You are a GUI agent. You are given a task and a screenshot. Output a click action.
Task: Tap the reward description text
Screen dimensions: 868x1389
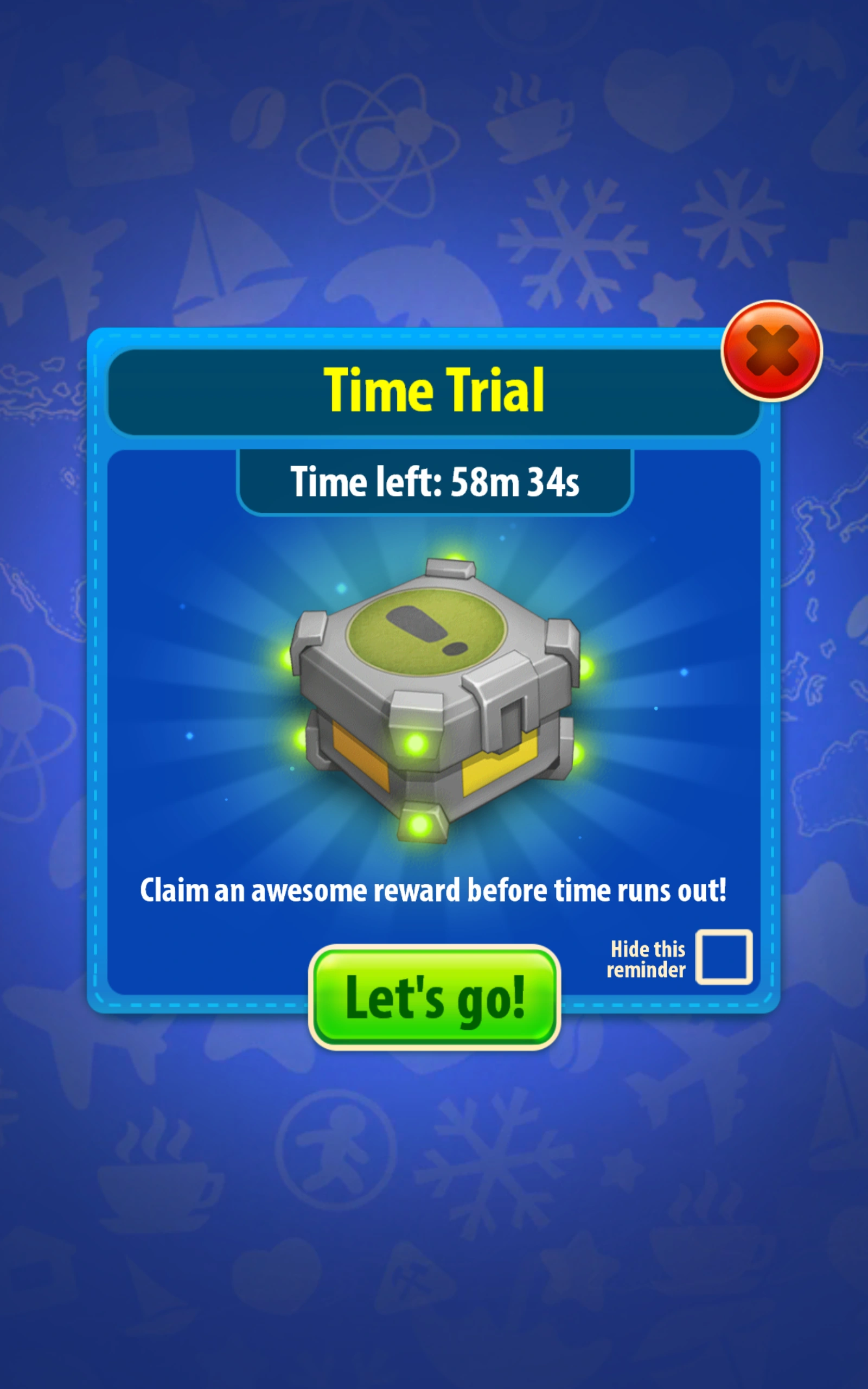pos(435,890)
